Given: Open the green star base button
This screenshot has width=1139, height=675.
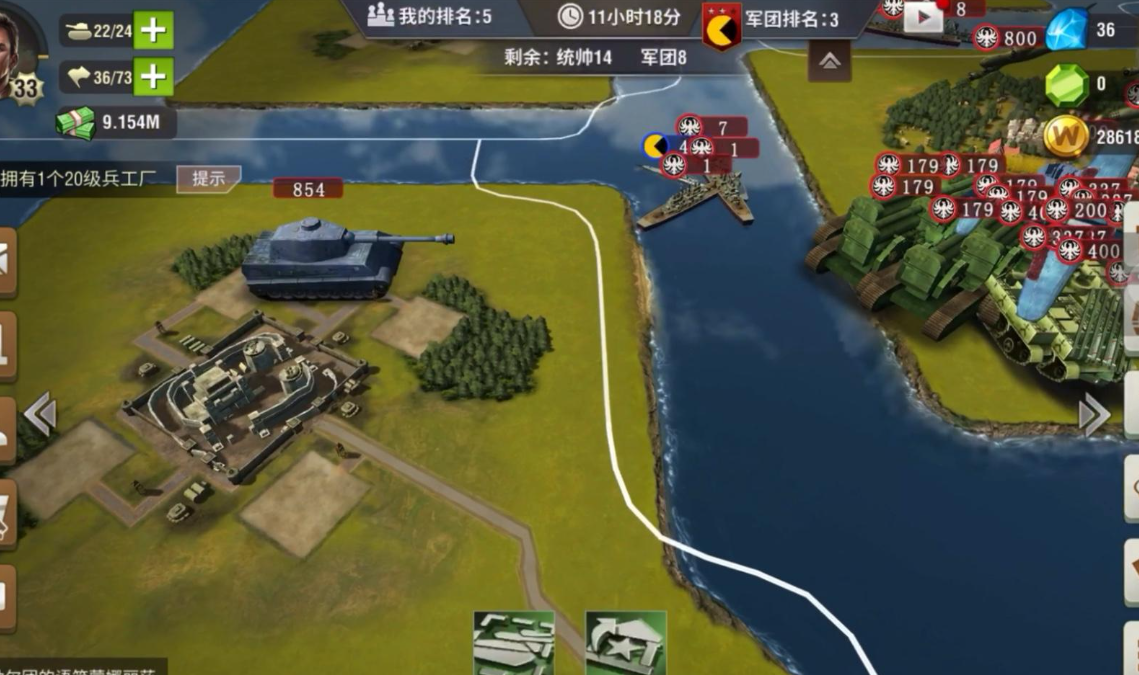Looking at the screenshot, I should (x=626, y=643).
